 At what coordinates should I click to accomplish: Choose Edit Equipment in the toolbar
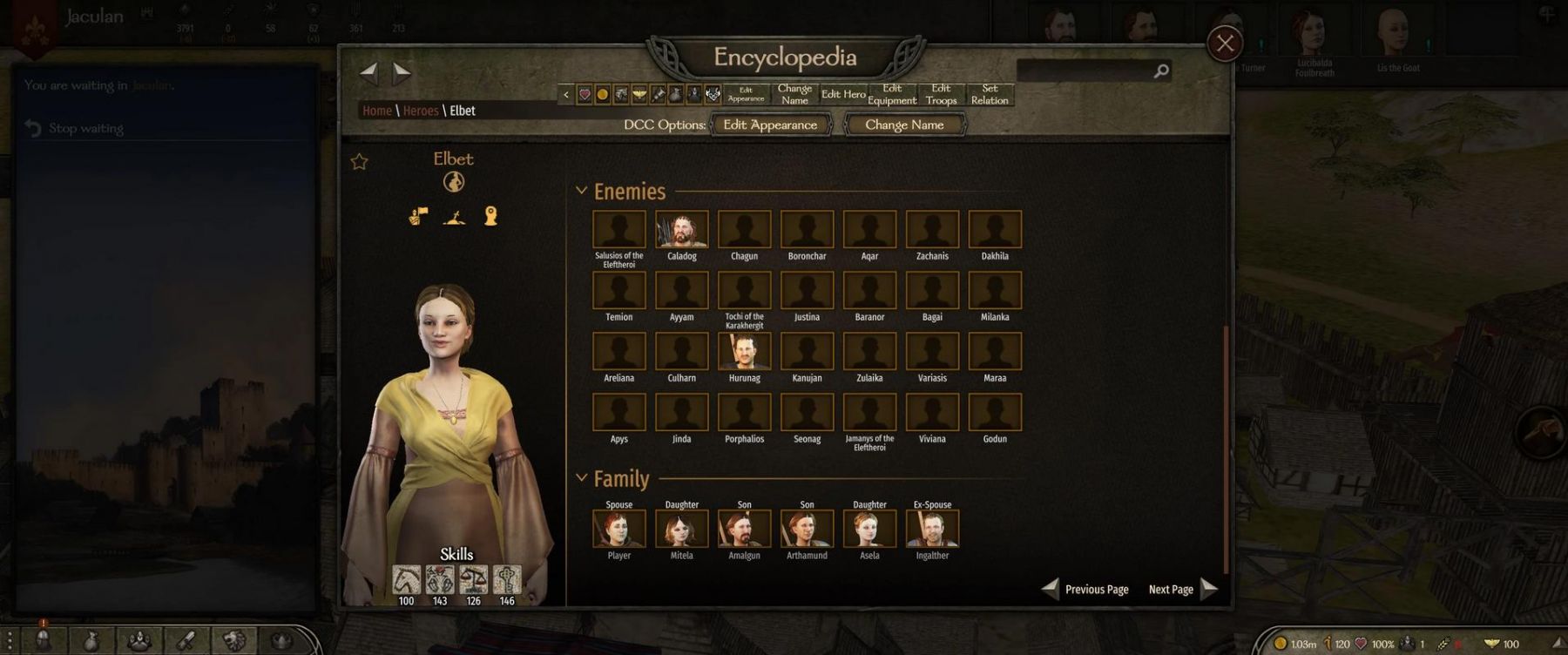892,94
